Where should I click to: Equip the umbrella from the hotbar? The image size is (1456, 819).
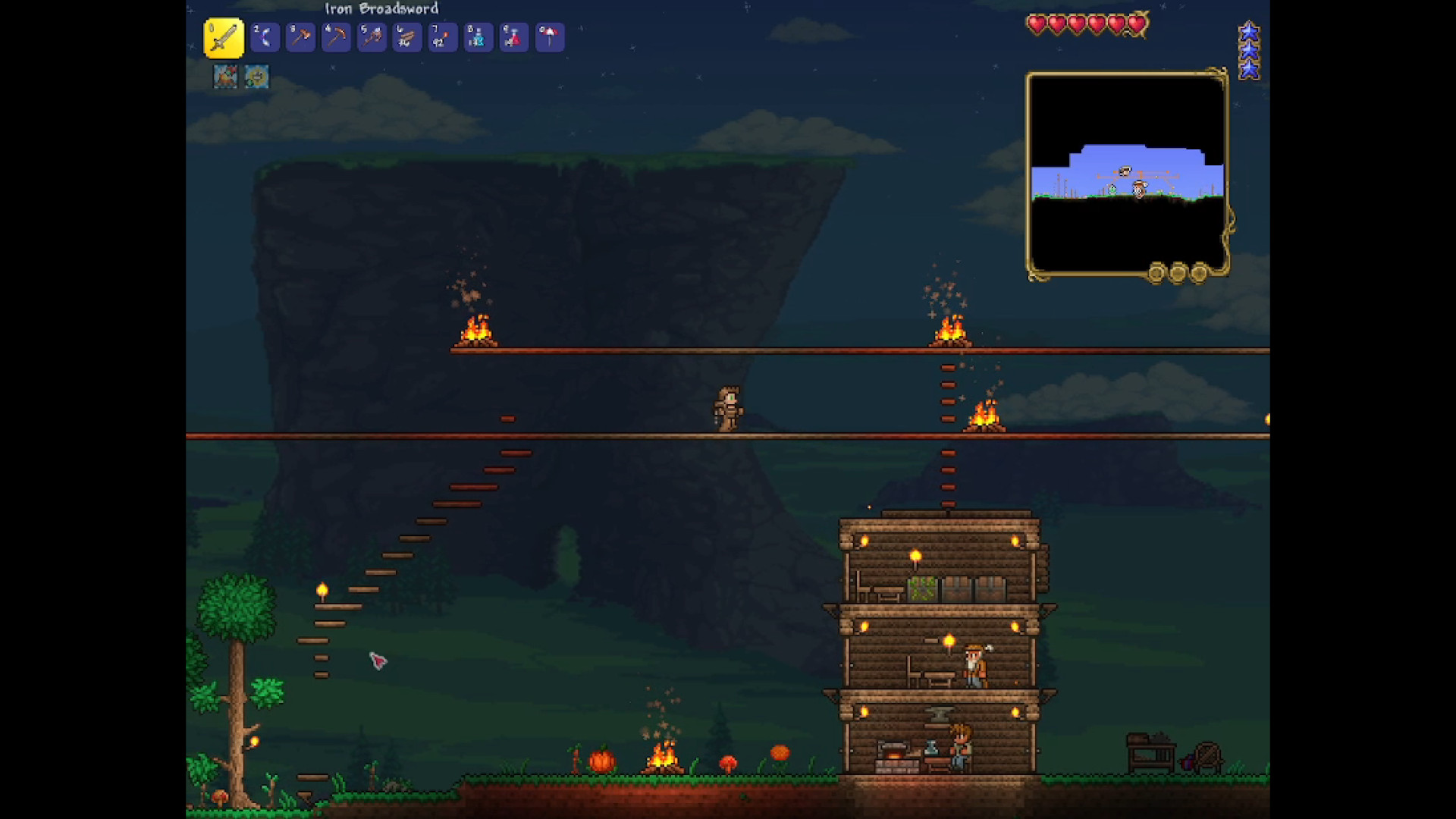tap(550, 37)
